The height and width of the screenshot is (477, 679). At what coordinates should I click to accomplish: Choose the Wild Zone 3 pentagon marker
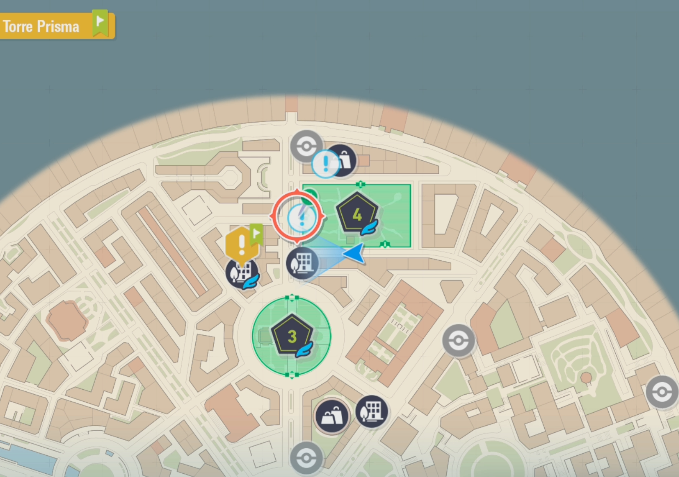click(x=292, y=336)
